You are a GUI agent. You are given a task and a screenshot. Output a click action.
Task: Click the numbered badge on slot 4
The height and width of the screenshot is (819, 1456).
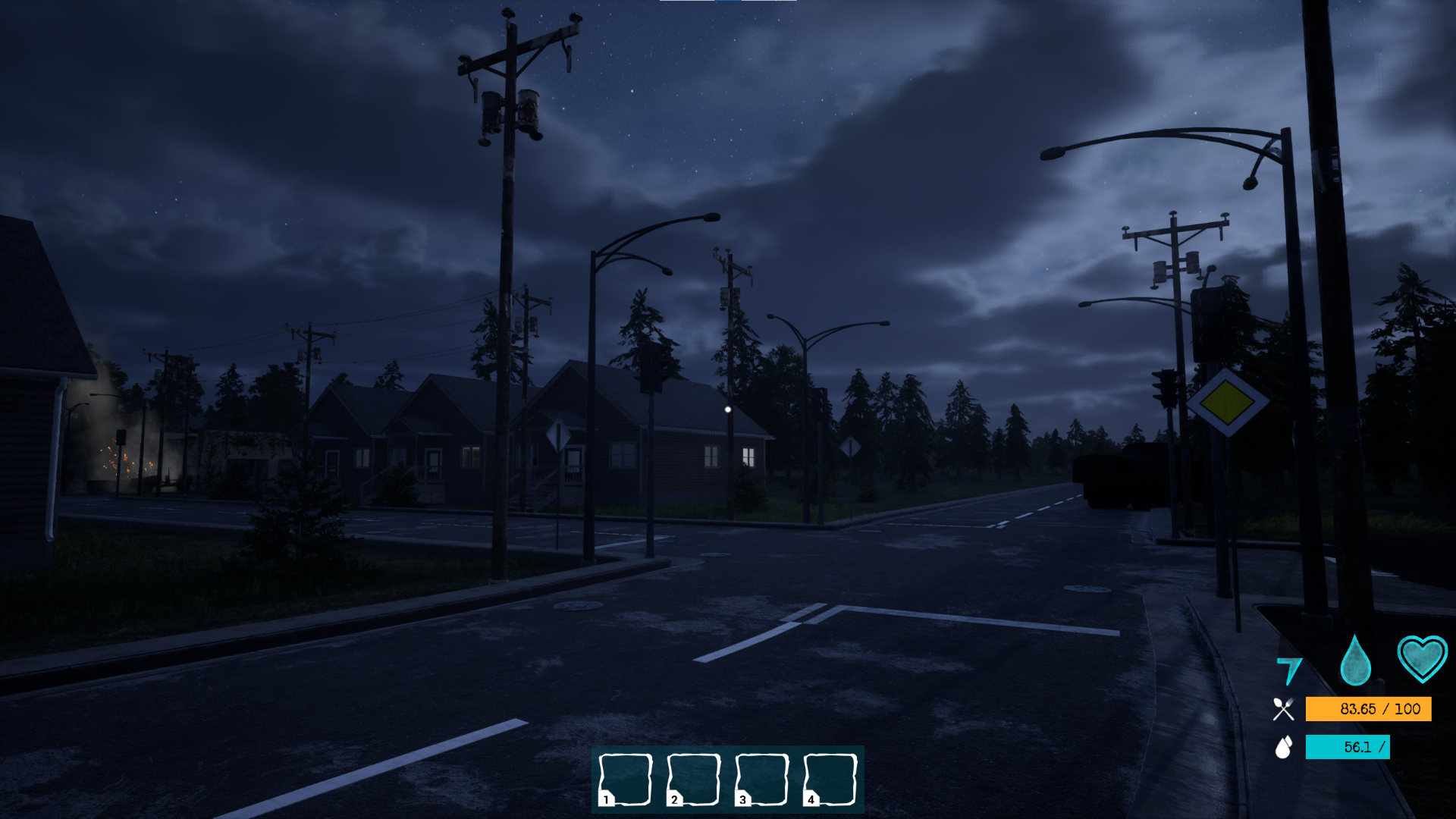click(809, 799)
